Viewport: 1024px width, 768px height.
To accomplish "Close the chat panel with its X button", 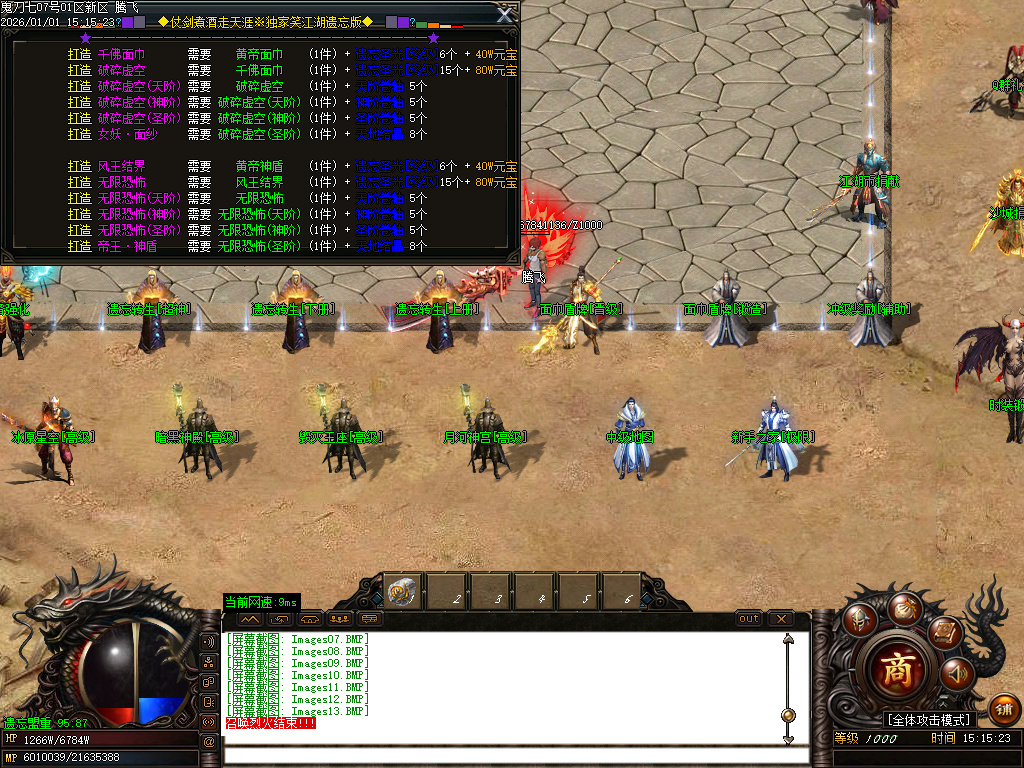I will coord(781,619).
